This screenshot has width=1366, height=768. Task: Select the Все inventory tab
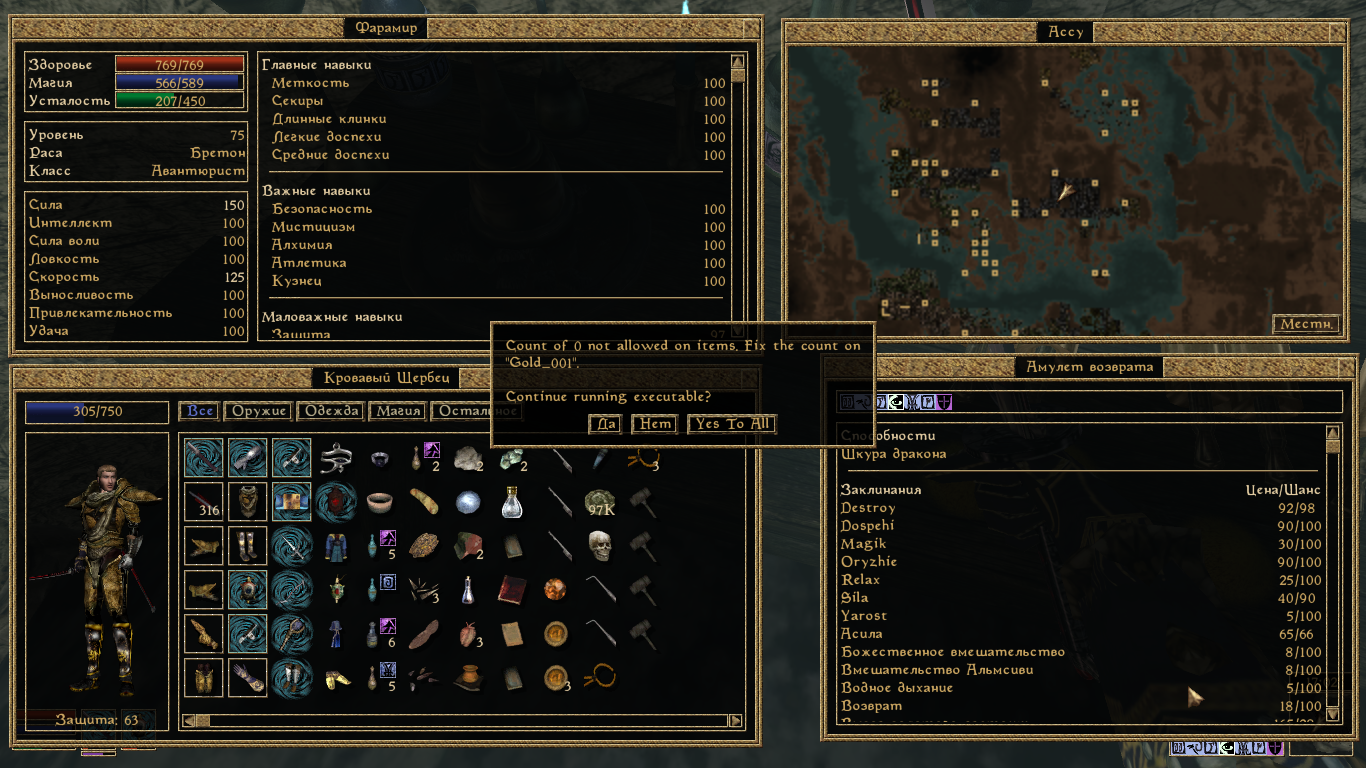(x=200, y=411)
